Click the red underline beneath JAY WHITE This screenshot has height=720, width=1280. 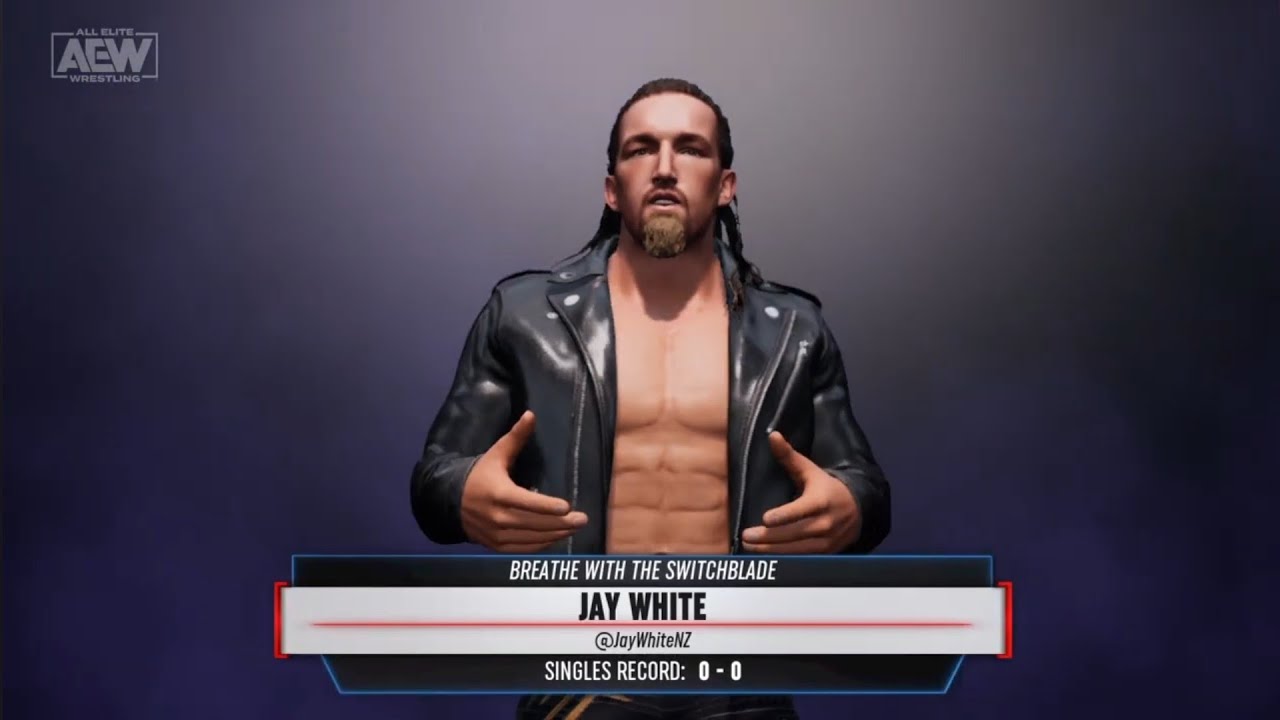click(640, 621)
